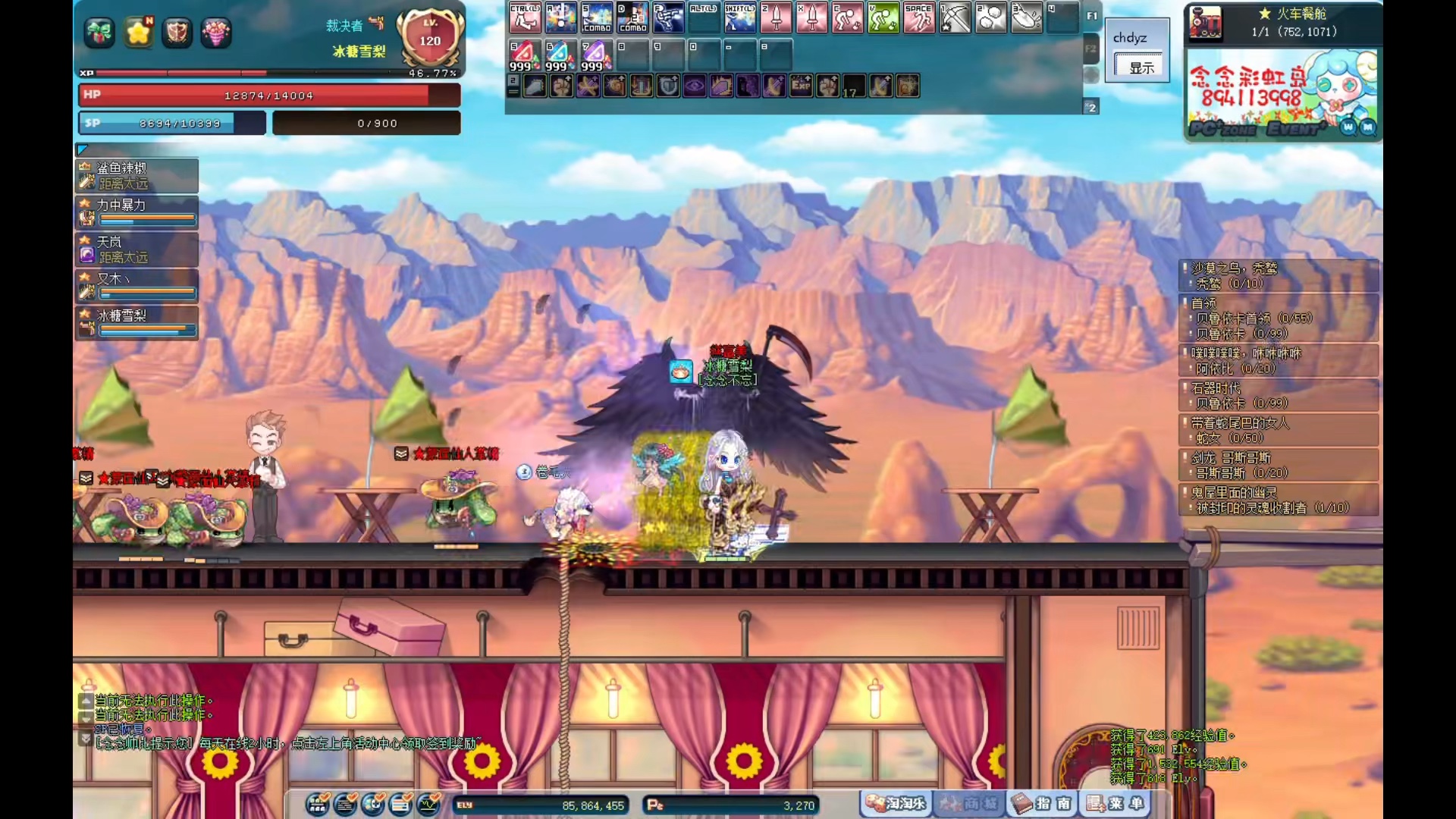The height and width of the screenshot is (819, 1456).
Task: Open the green gift box icon
Action: (x=99, y=33)
